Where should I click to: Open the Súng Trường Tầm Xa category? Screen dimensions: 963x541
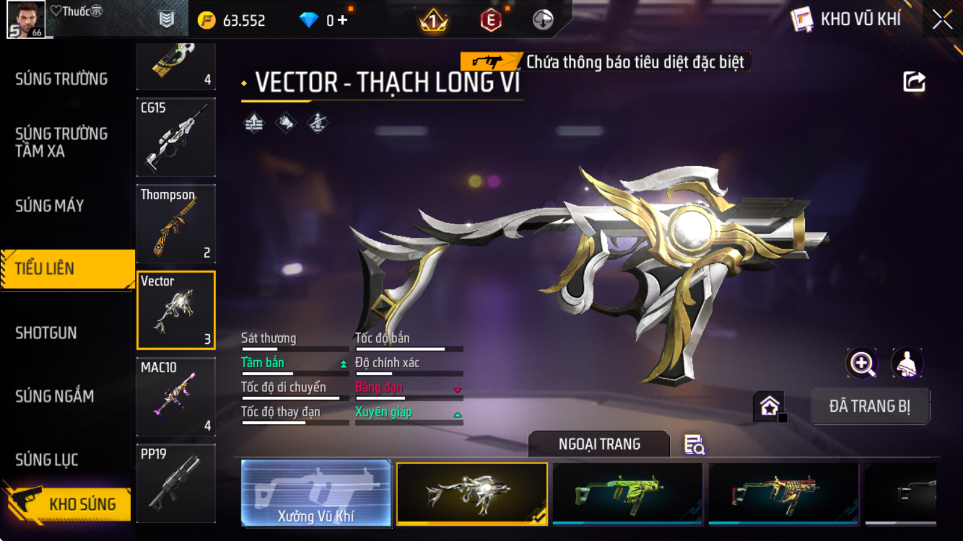(x=61, y=142)
